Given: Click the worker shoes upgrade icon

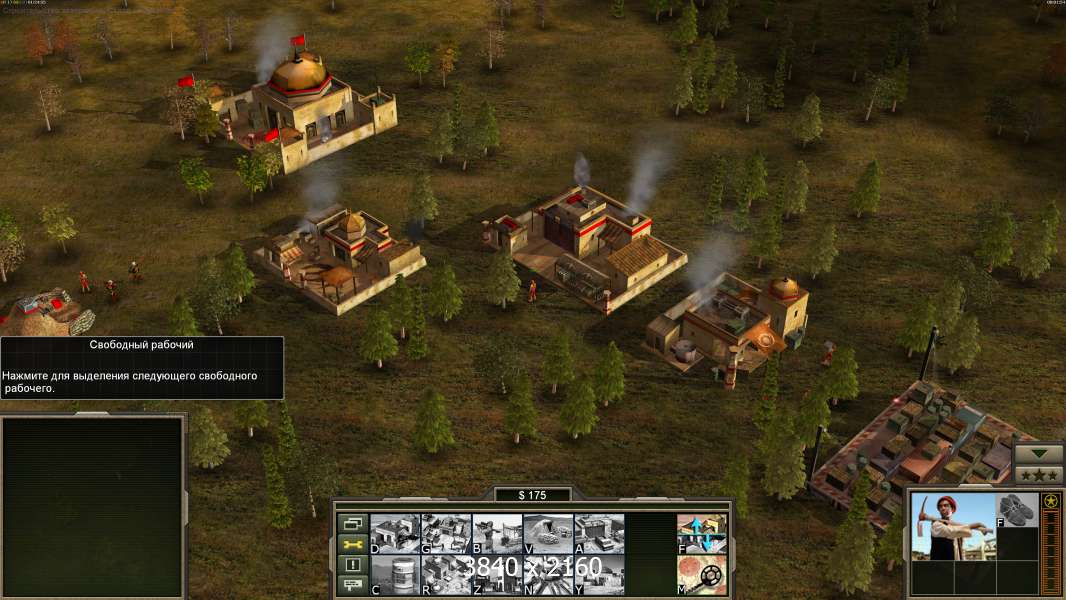Looking at the screenshot, I should tap(1018, 509).
